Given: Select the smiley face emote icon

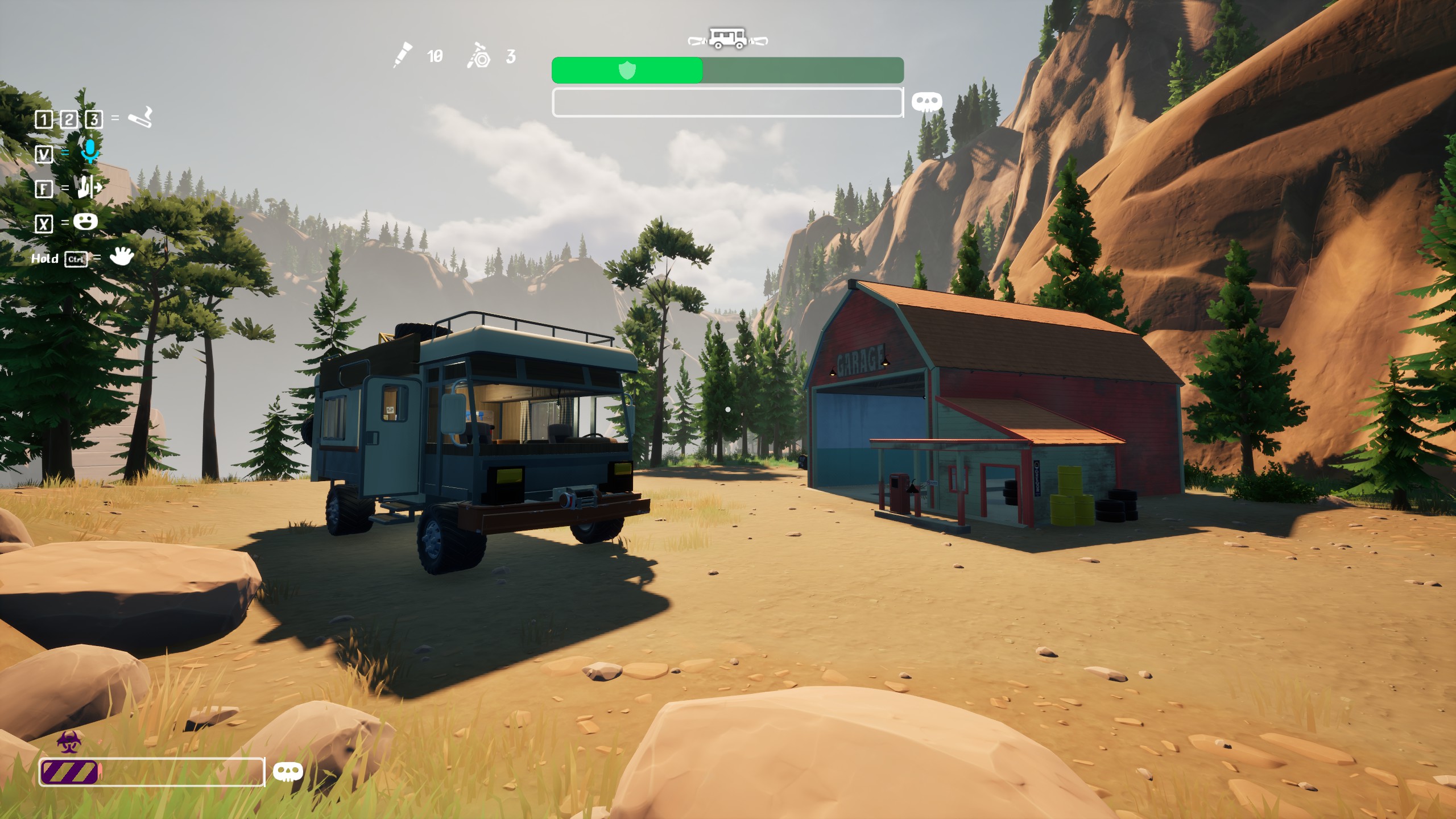Looking at the screenshot, I should (x=85, y=221).
